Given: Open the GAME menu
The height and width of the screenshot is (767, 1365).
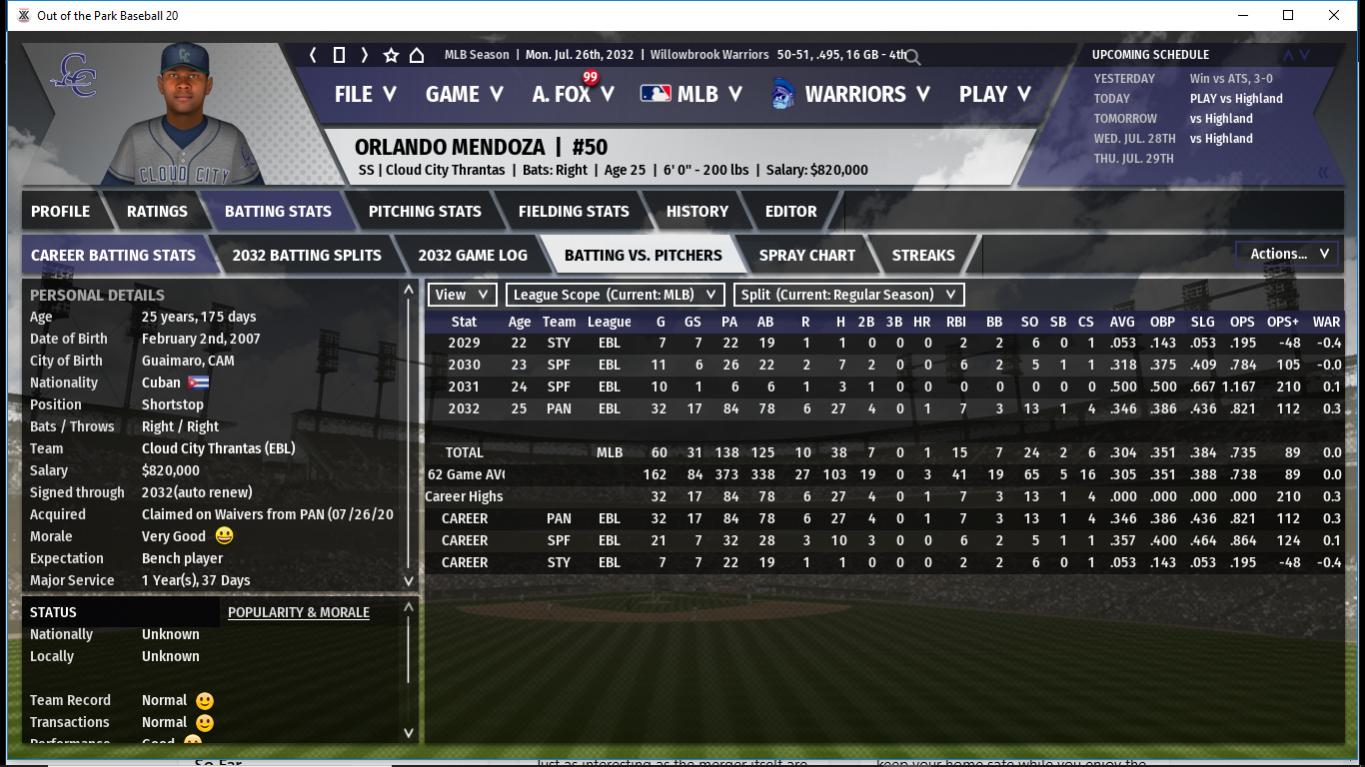Looking at the screenshot, I should coord(464,94).
